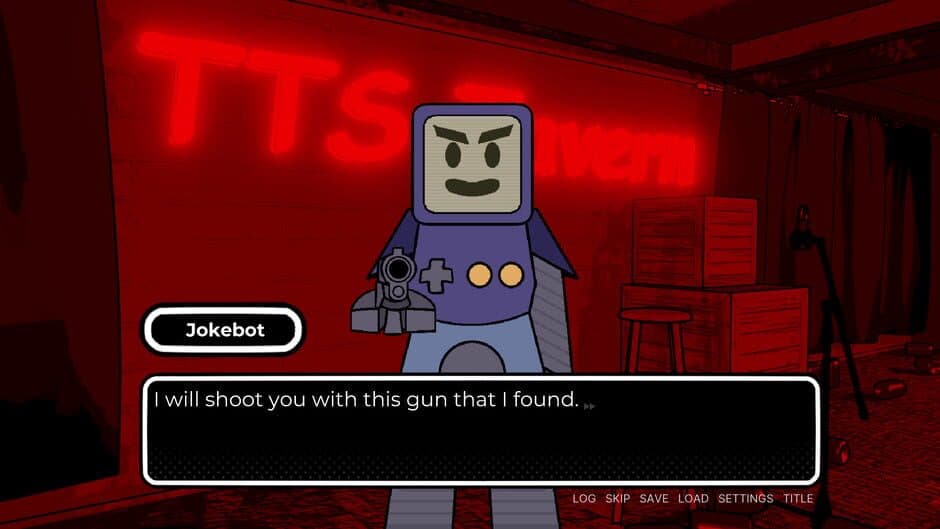This screenshot has width=940, height=529.
Task: Open the LOAD game menu
Action: pyautogui.click(x=693, y=498)
